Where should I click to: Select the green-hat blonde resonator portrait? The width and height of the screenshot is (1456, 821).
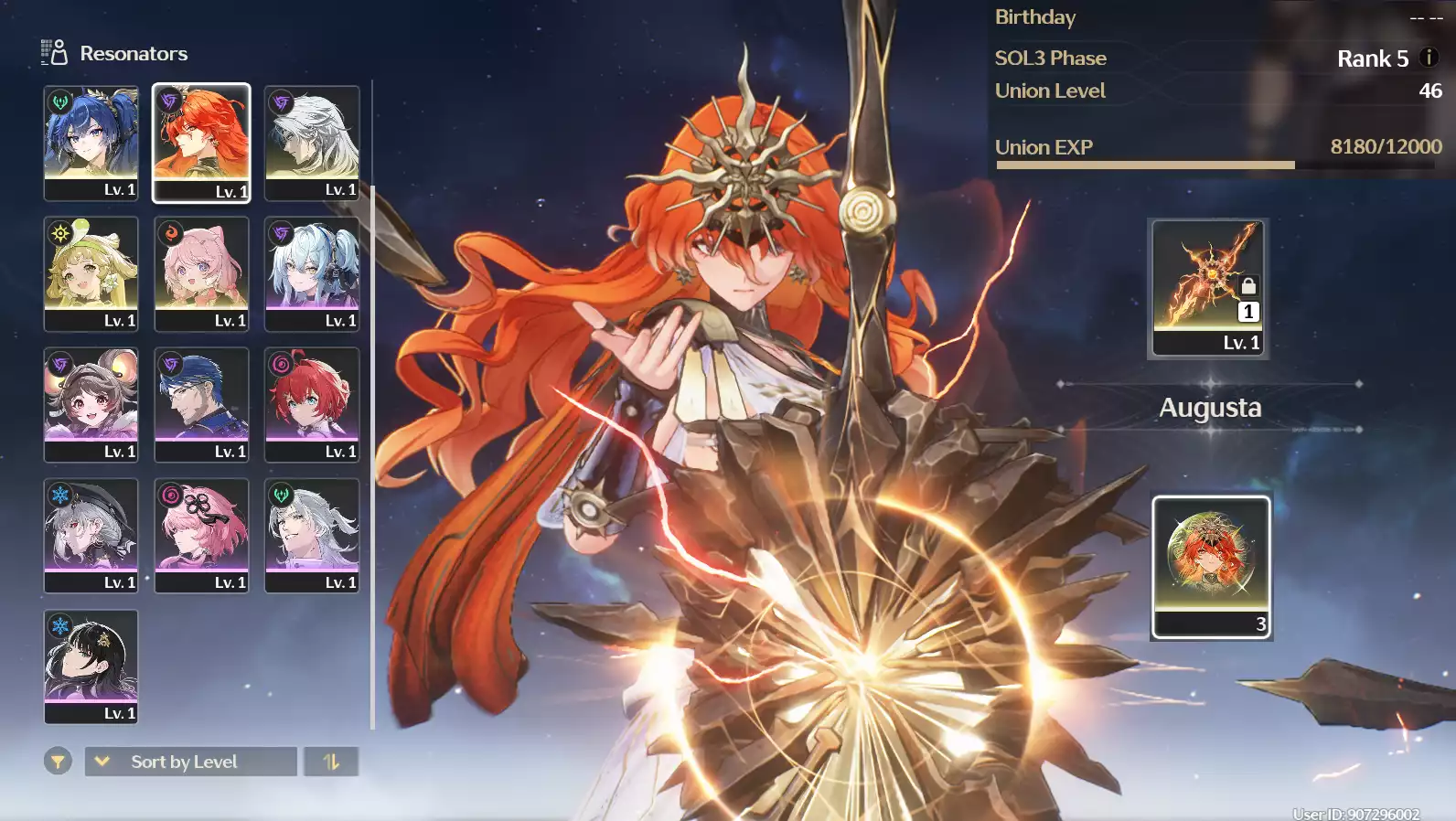tap(91, 272)
